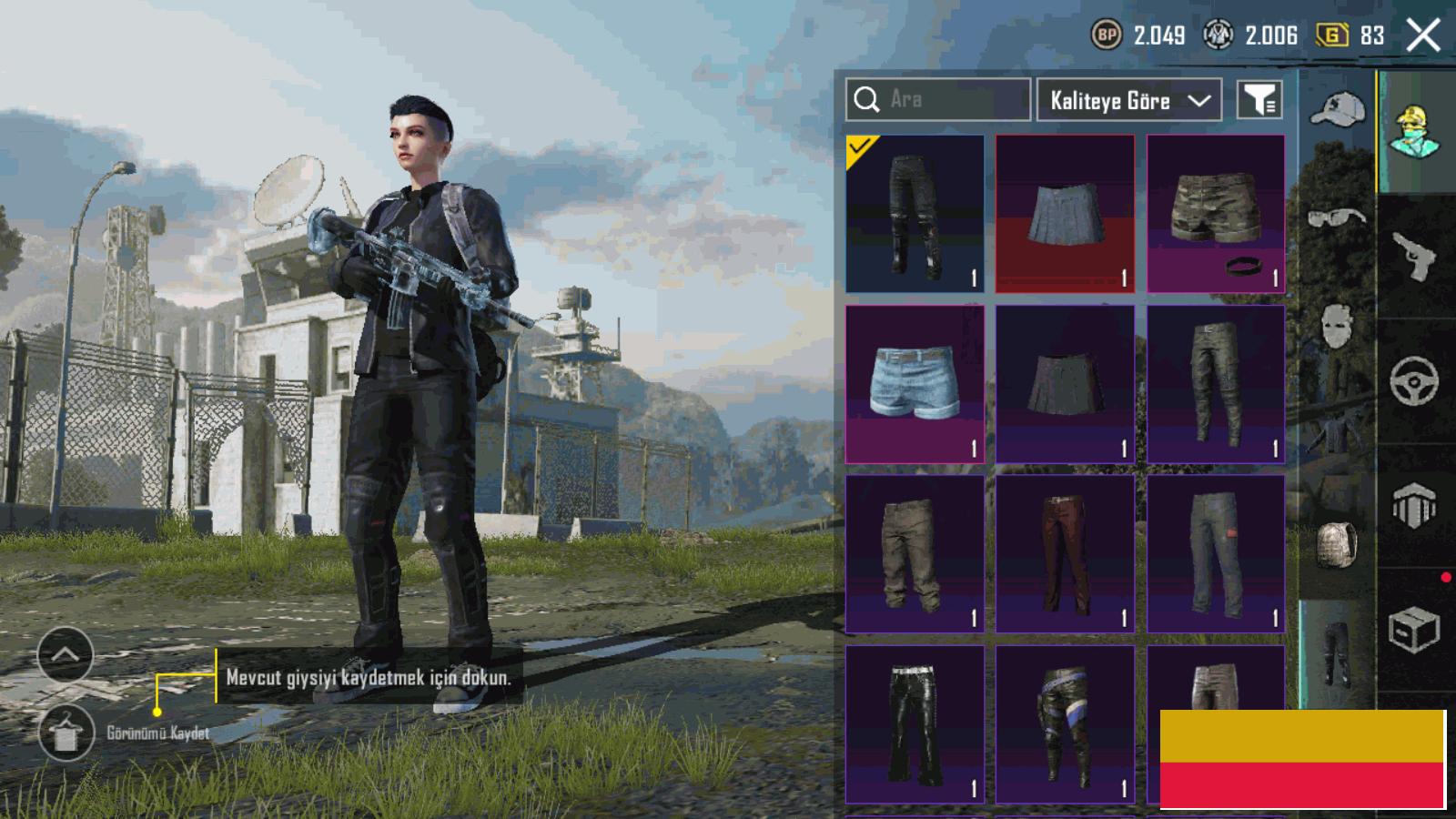Image resolution: width=1456 pixels, height=819 pixels.
Task: Switch to the weapon skins tab
Action: pyautogui.click(x=1413, y=256)
